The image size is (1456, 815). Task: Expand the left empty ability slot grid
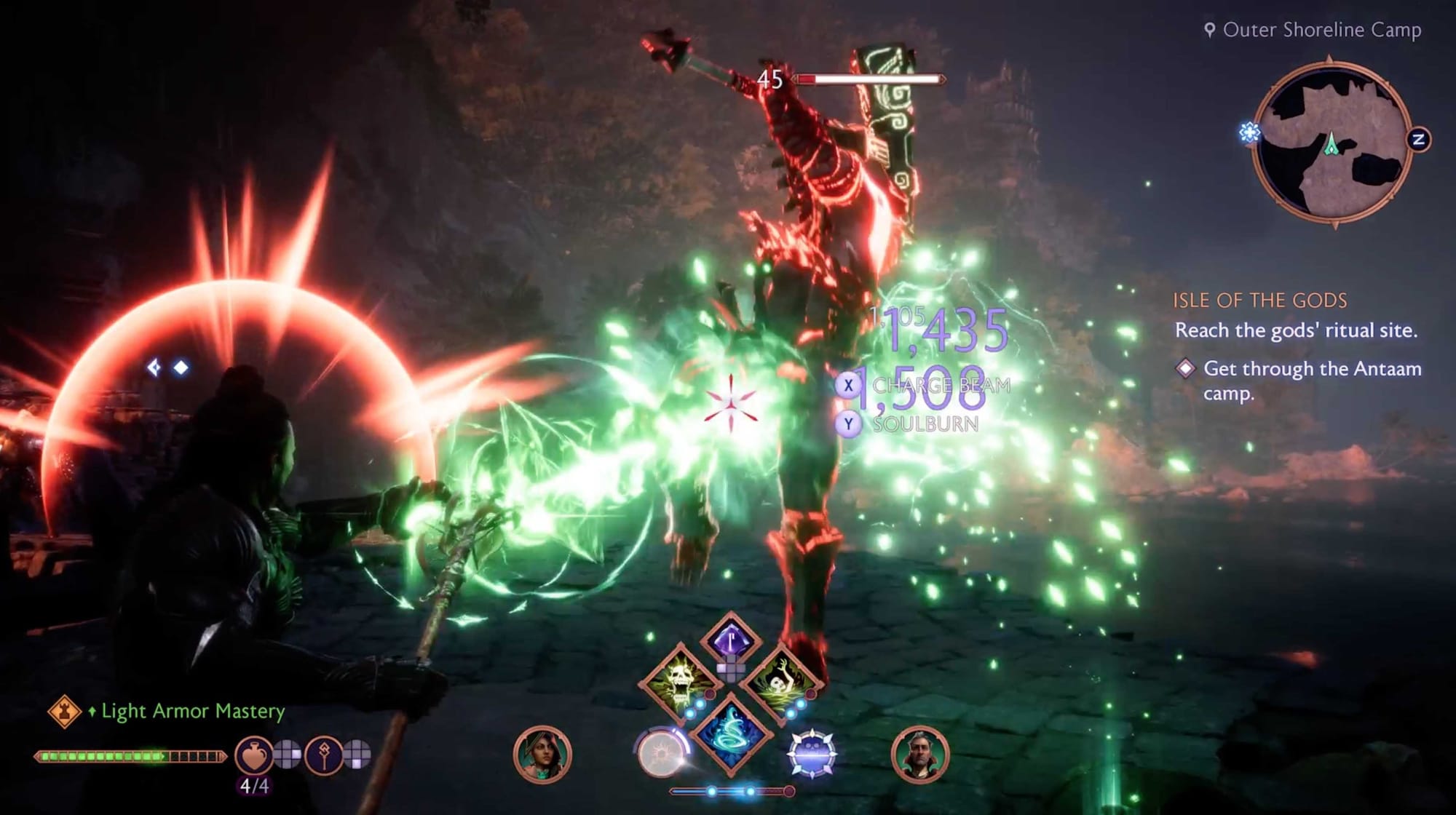[x=290, y=755]
